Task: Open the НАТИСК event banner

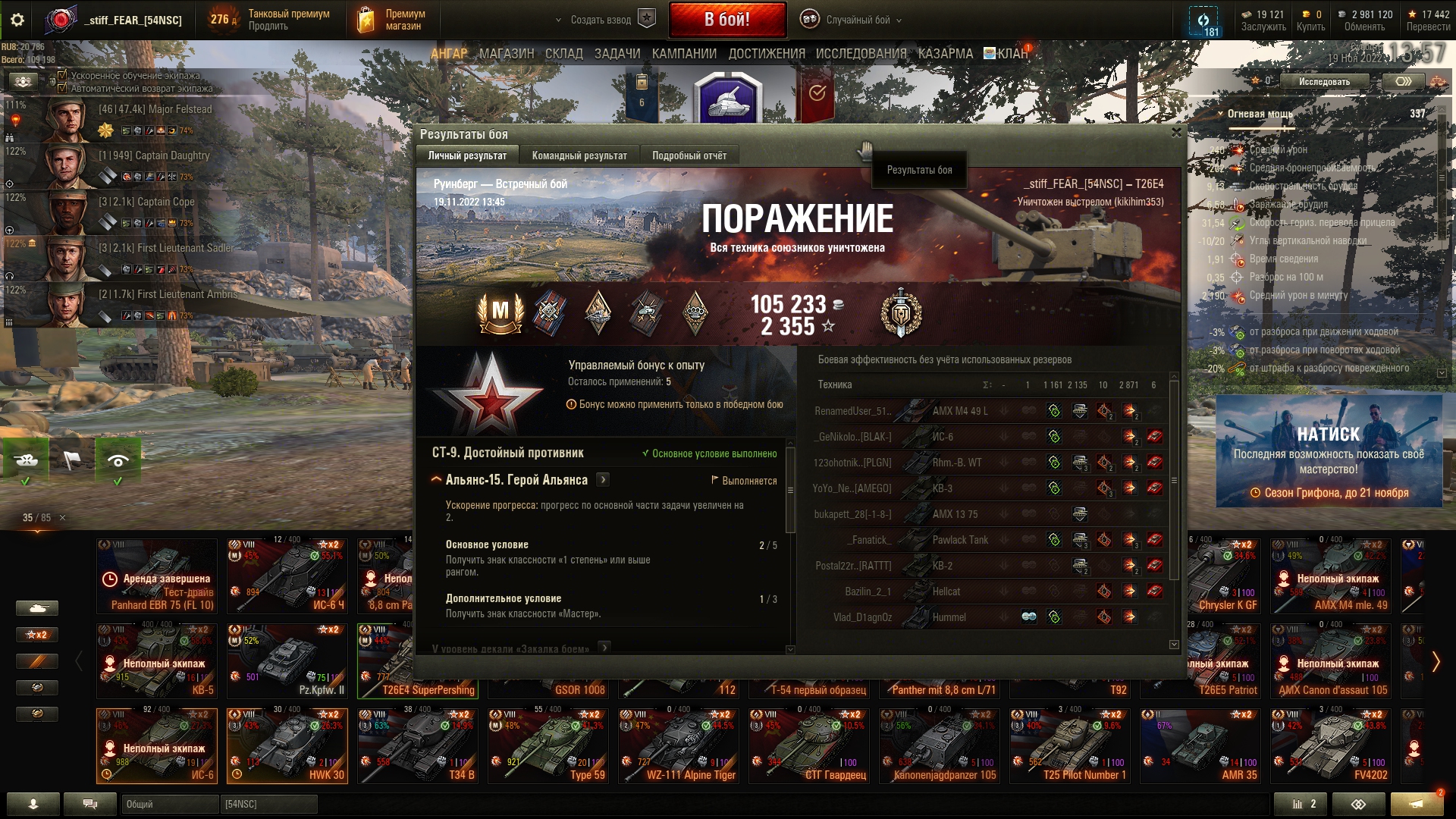Action: (x=1328, y=451)
